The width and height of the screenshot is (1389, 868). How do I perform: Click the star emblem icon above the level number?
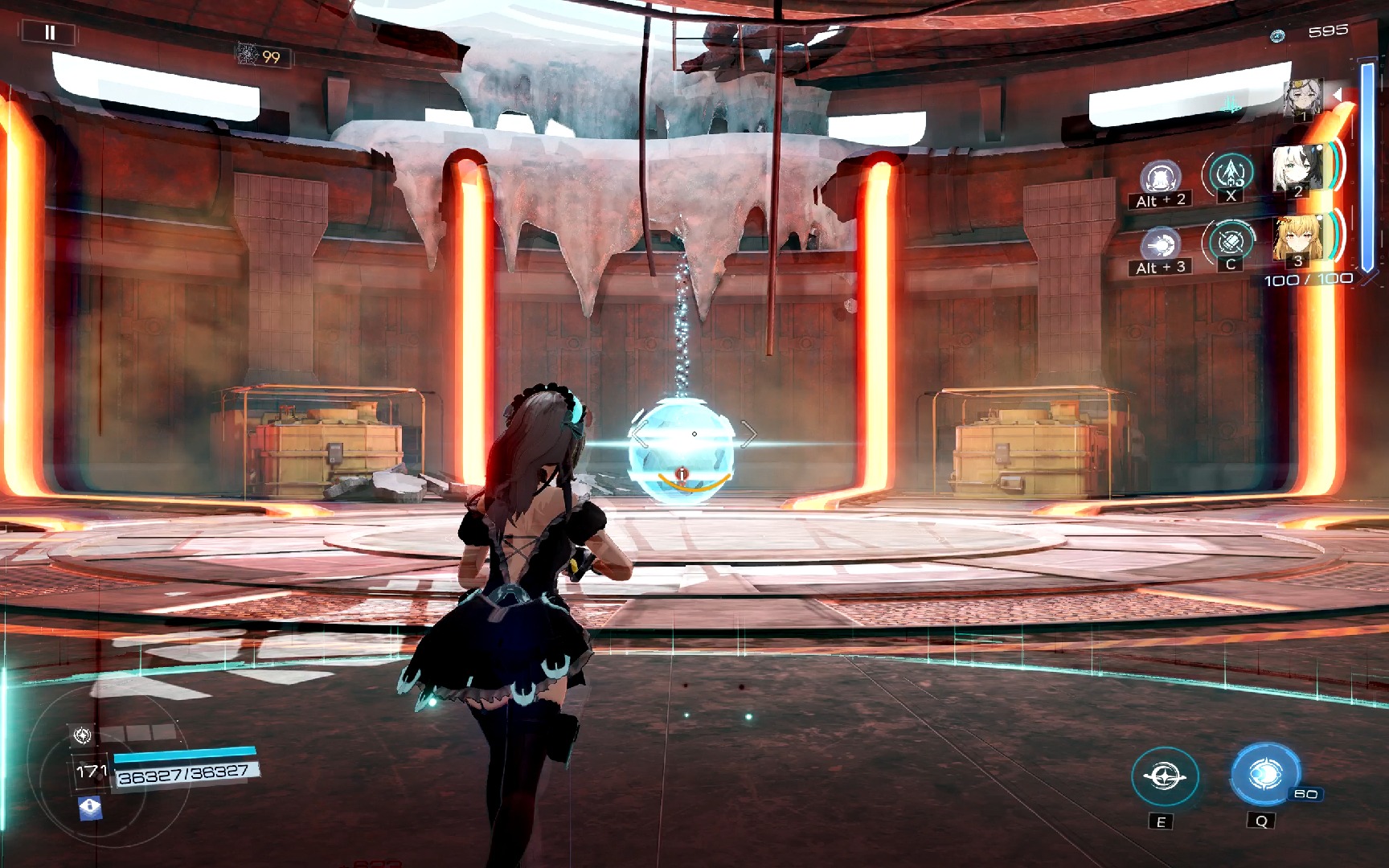click(82, 735)
